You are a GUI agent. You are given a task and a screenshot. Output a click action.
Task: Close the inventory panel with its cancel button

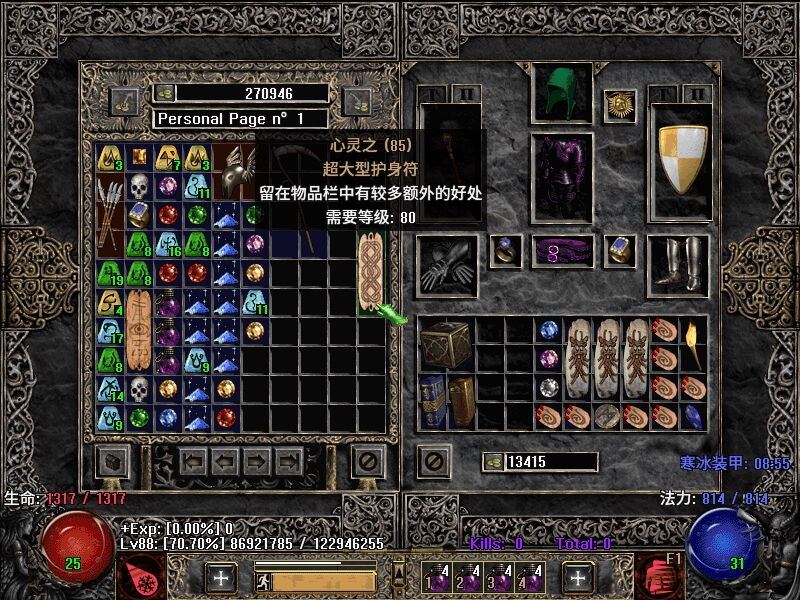tap(433, 461)
